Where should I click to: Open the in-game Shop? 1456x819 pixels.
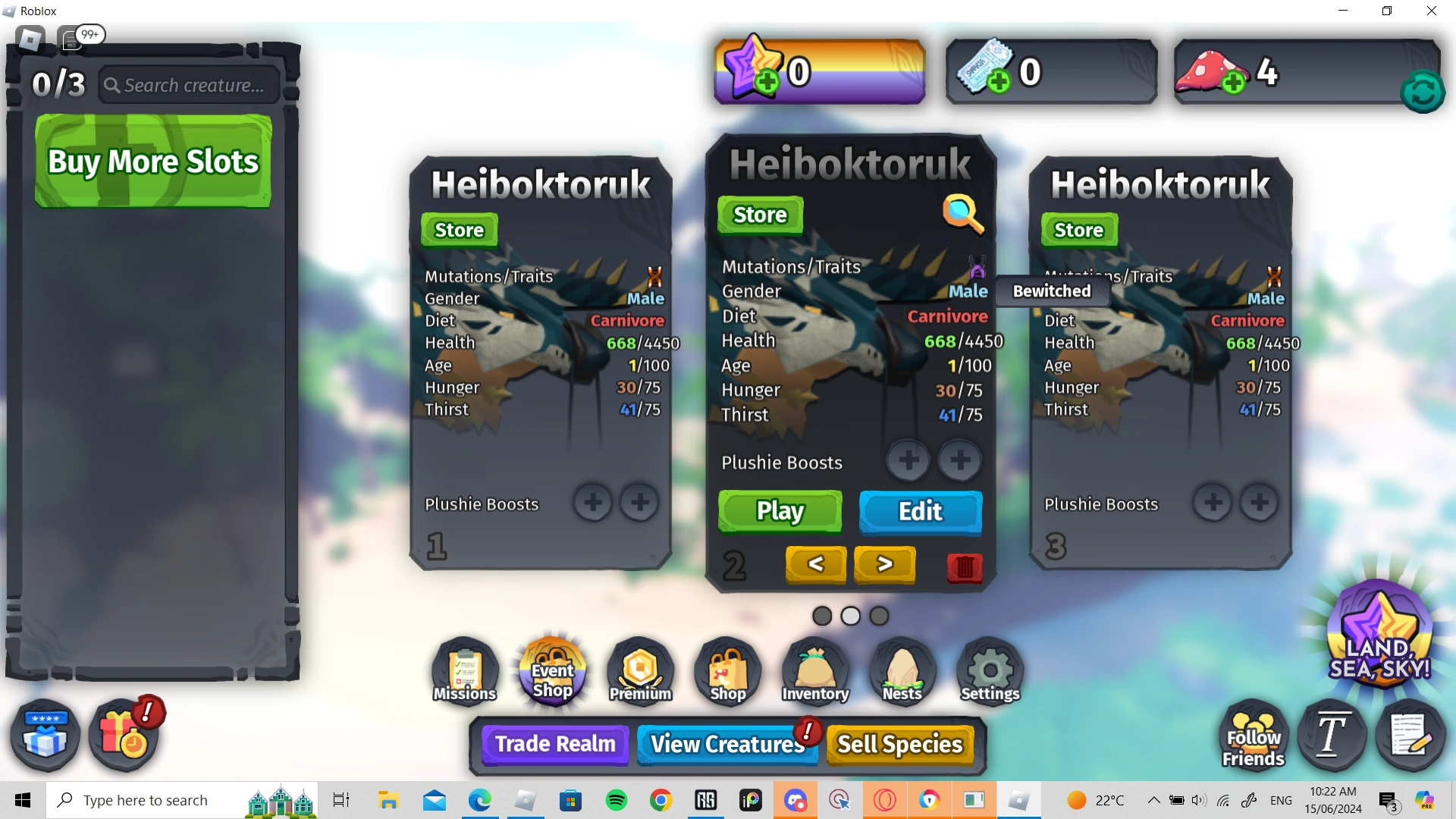pyautogui.click(x=726, y=671)
